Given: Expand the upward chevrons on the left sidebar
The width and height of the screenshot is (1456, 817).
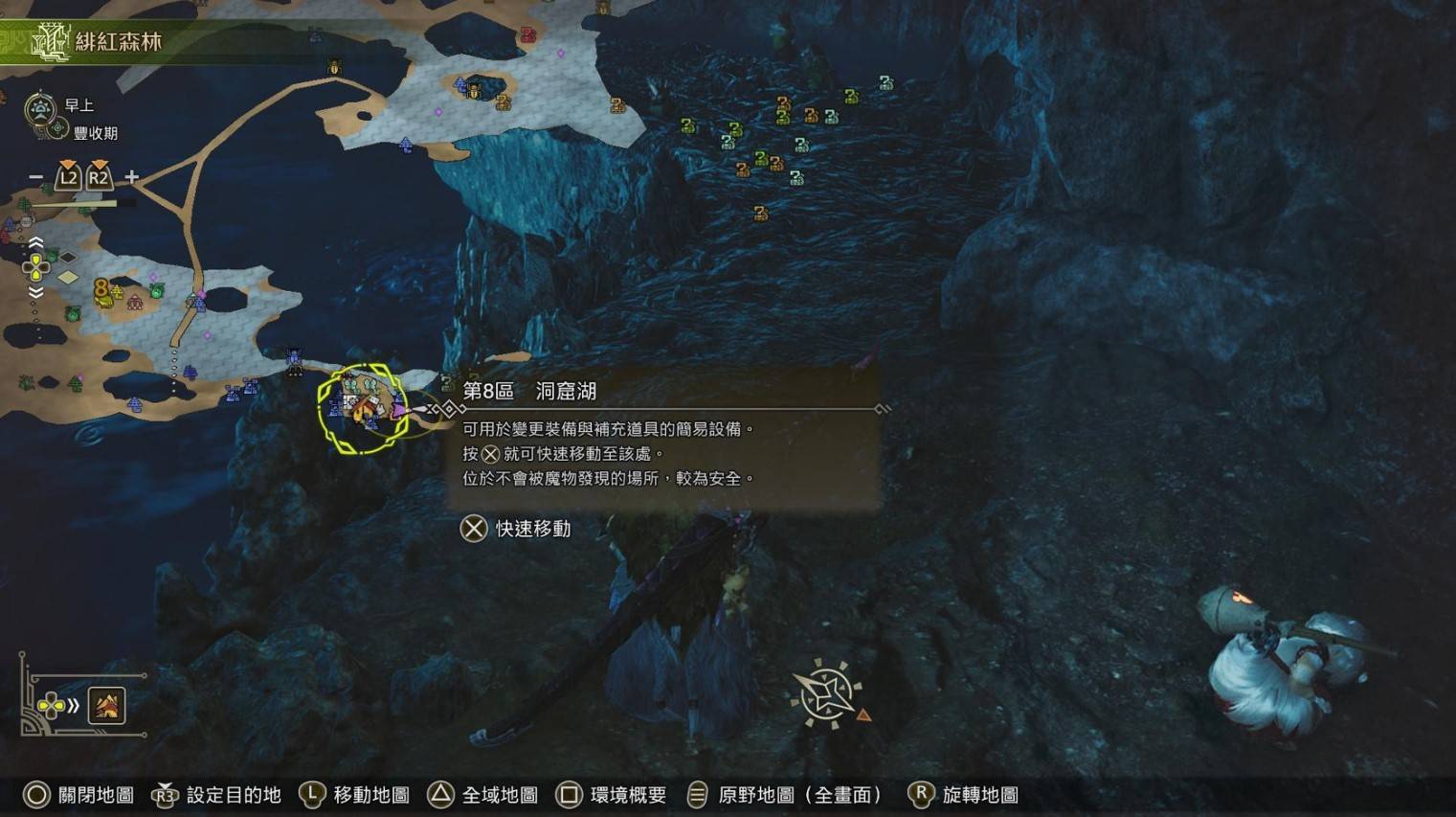Looking at the screenshot, I should 36,242.
